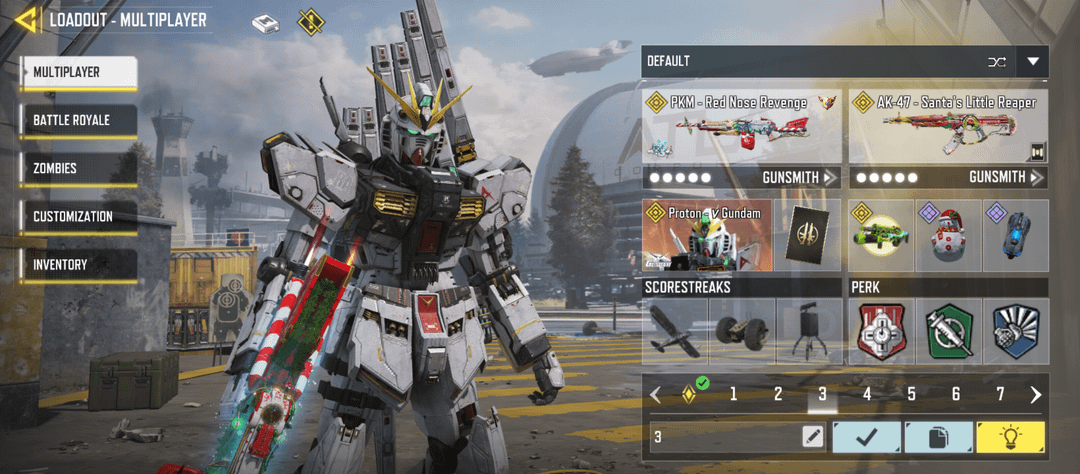Select the red crosshair perk
1080x474 pixels.
pos(881,331)
